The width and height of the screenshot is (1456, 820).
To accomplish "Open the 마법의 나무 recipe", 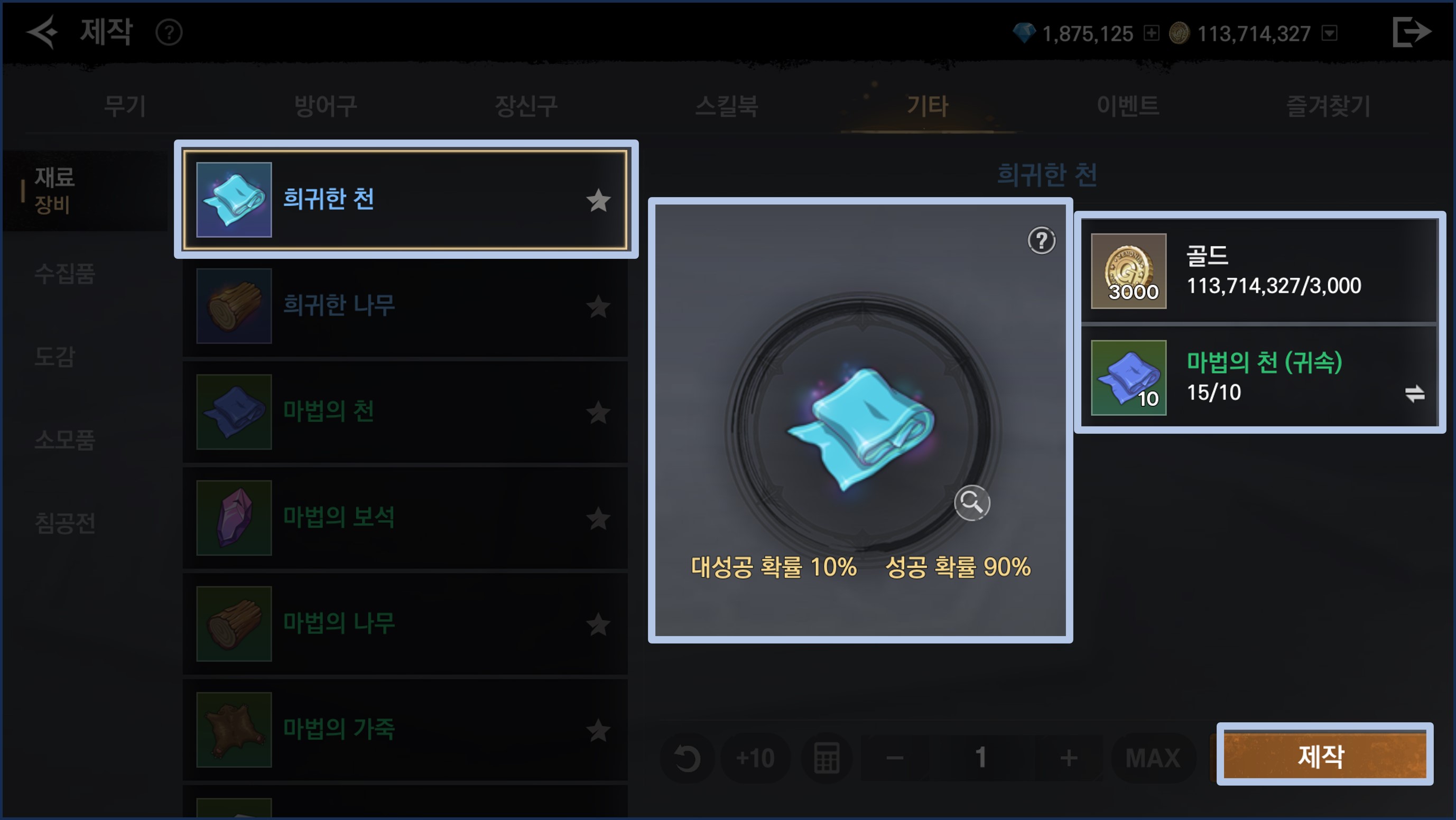I will pyautogui.click(x=405, y=623).
